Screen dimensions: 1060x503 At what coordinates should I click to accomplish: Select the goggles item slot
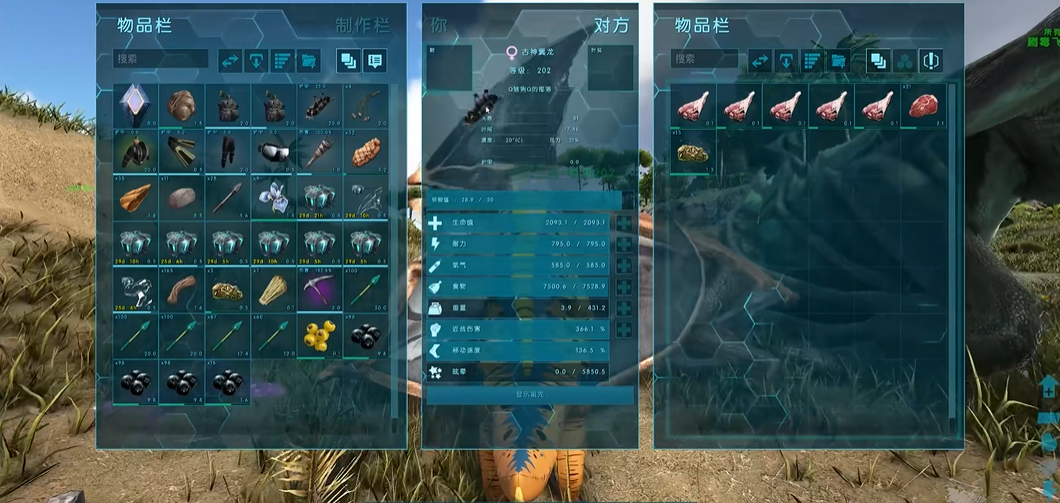pos(274,152)
